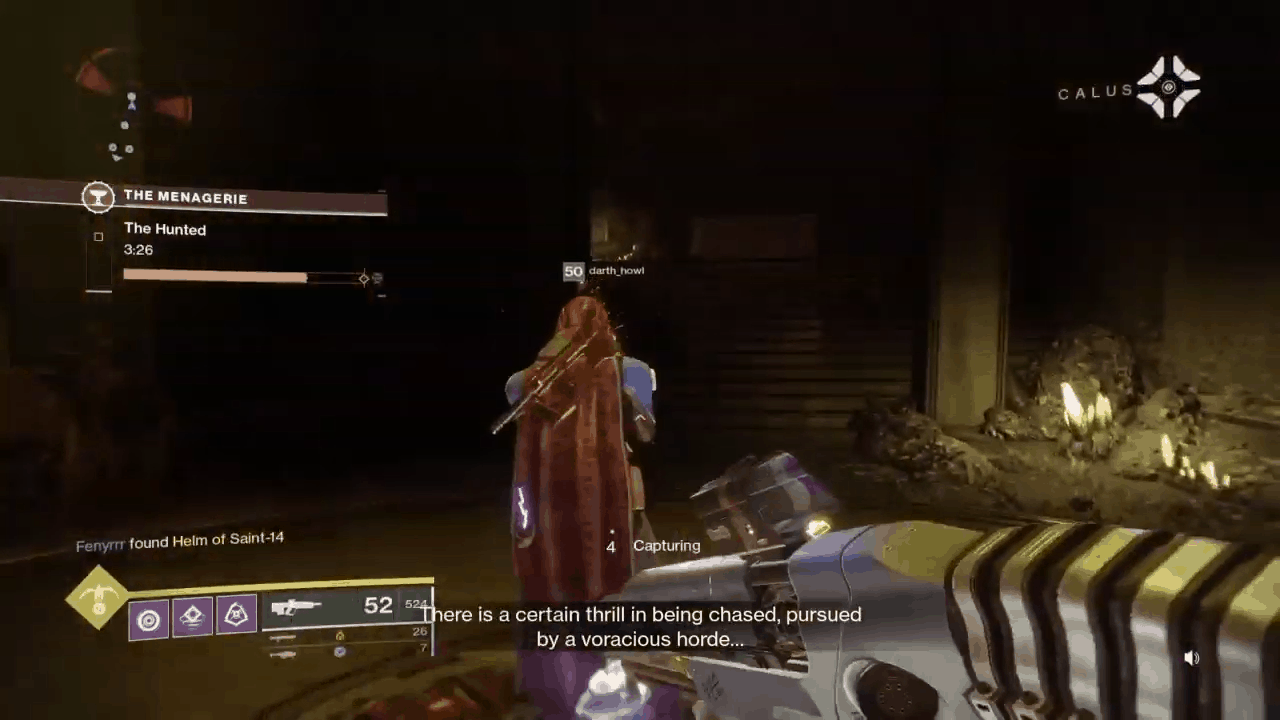The width and height of the screenshot is (1280, 720).
Task: Select the third purple triangle buff icon
Action: [235, 615]
